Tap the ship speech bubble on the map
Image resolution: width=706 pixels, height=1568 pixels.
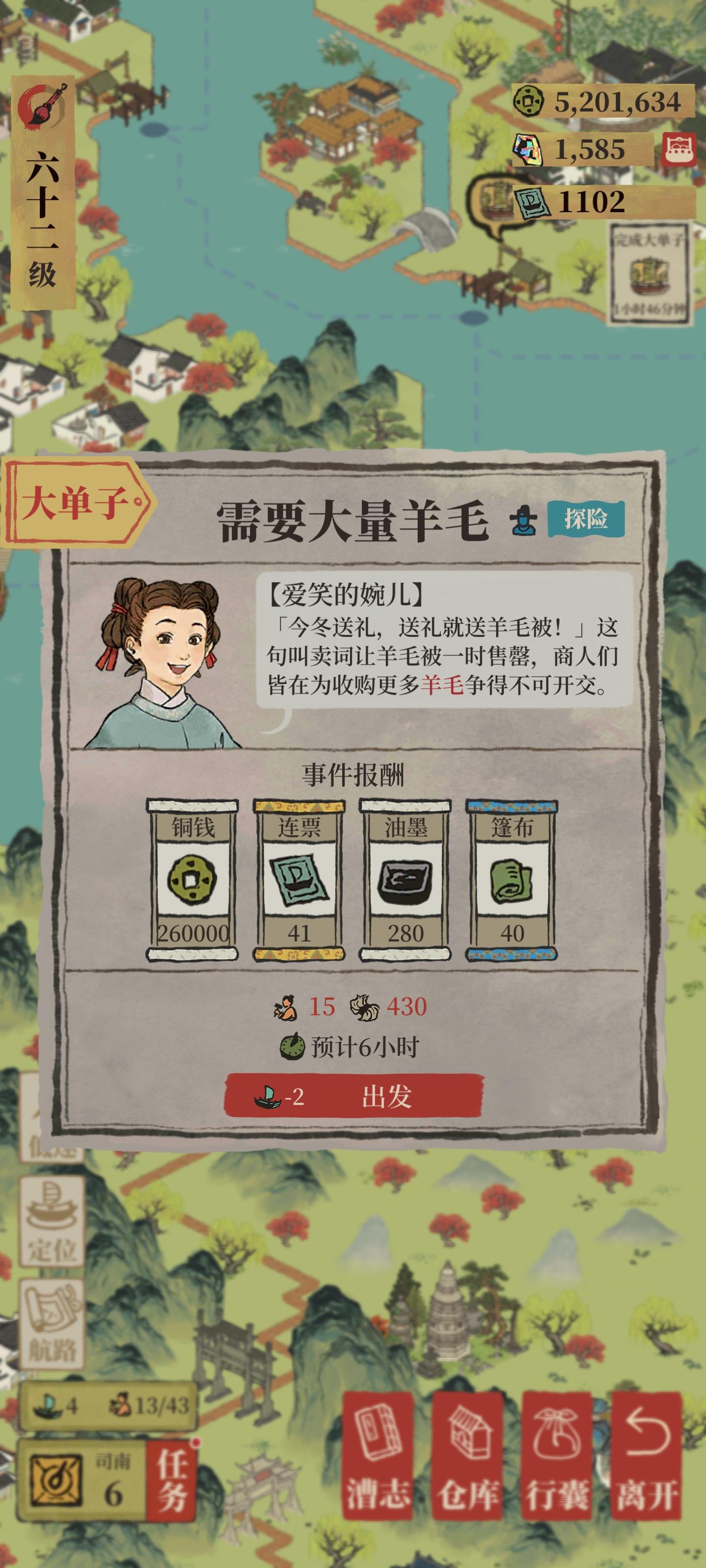coord(492,198)
